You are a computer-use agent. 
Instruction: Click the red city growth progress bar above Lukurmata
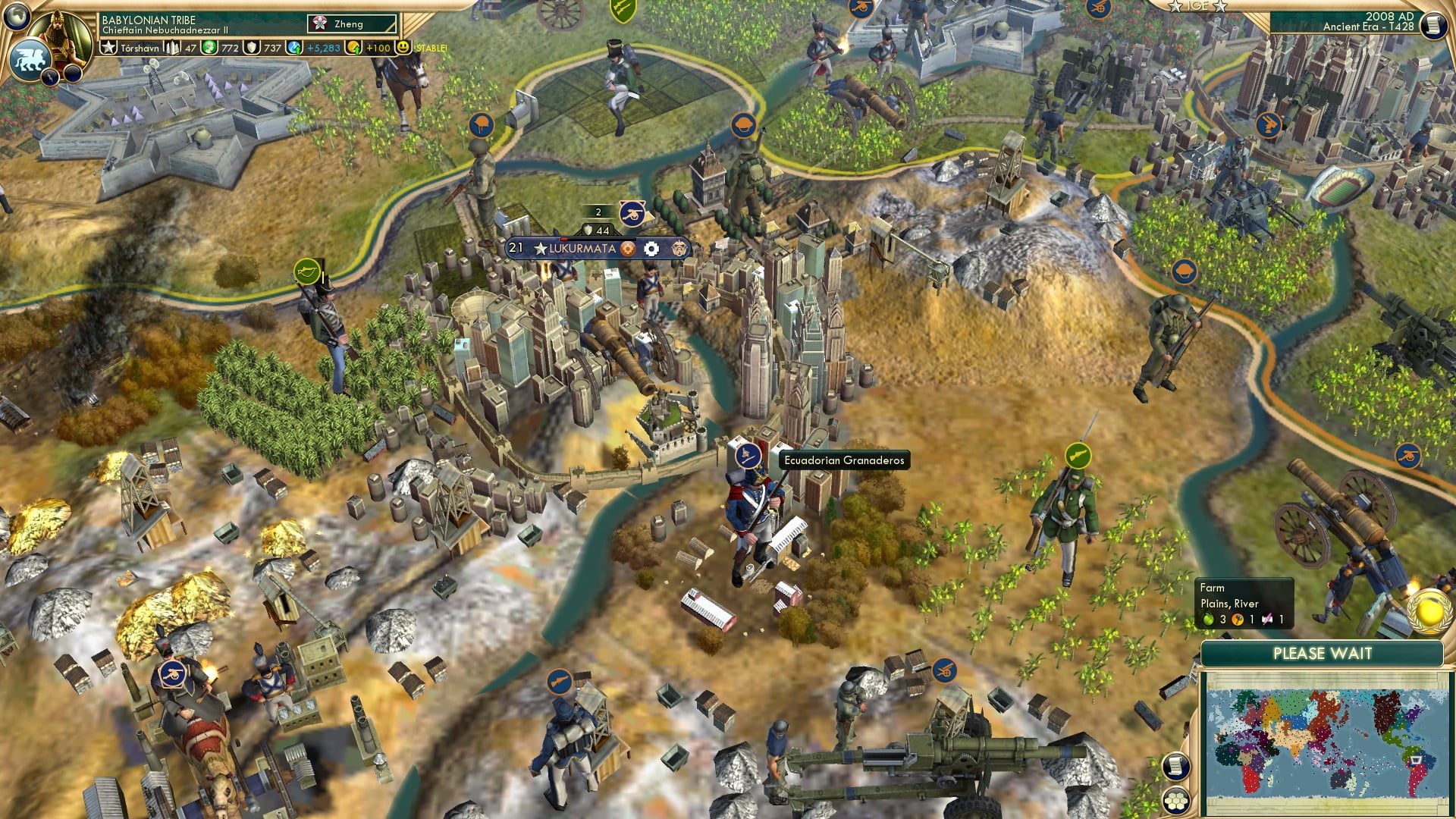(x=565, y=240)
